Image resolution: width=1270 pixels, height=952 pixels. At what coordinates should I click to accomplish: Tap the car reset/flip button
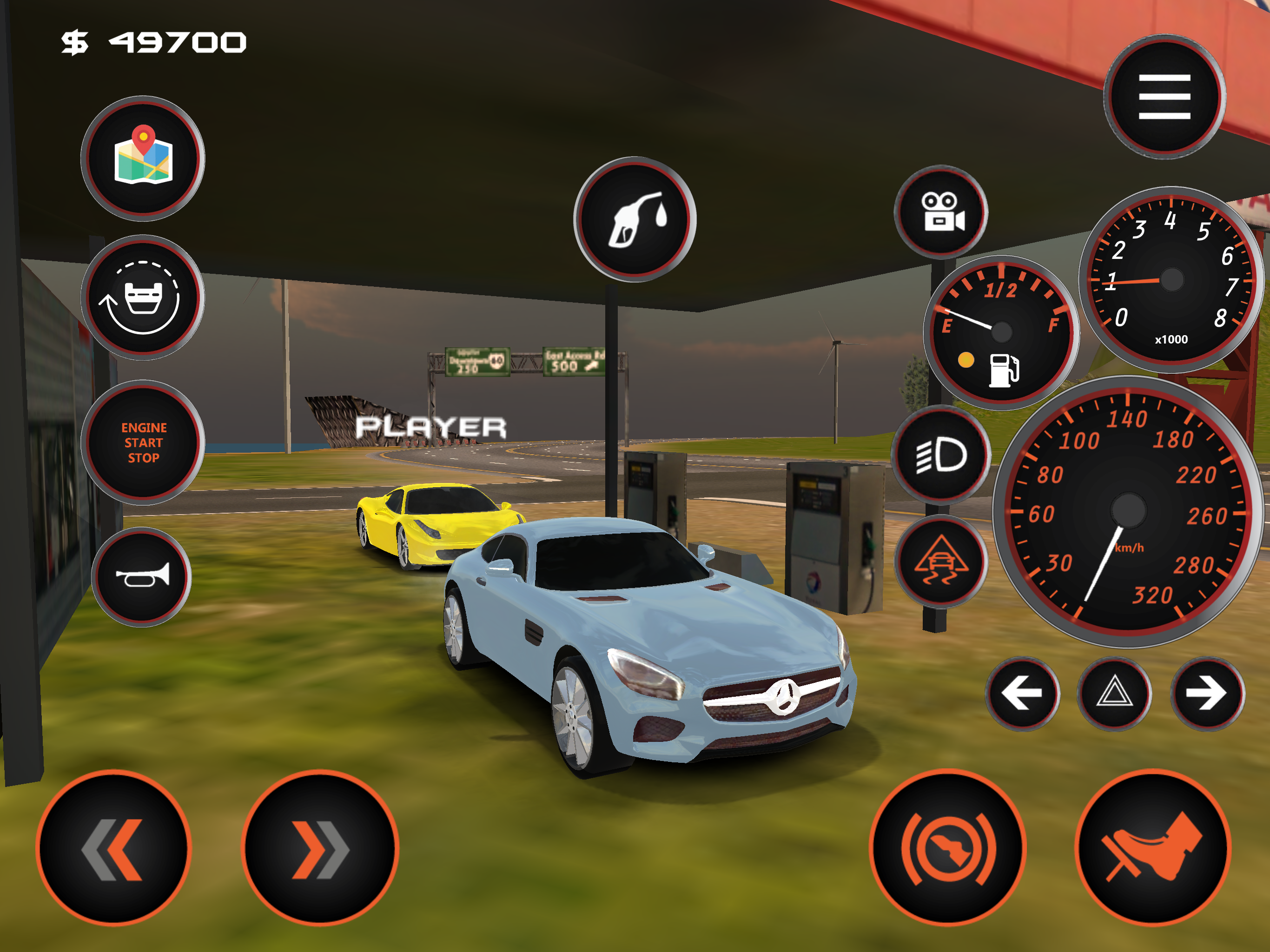click(x=143, y=297)
